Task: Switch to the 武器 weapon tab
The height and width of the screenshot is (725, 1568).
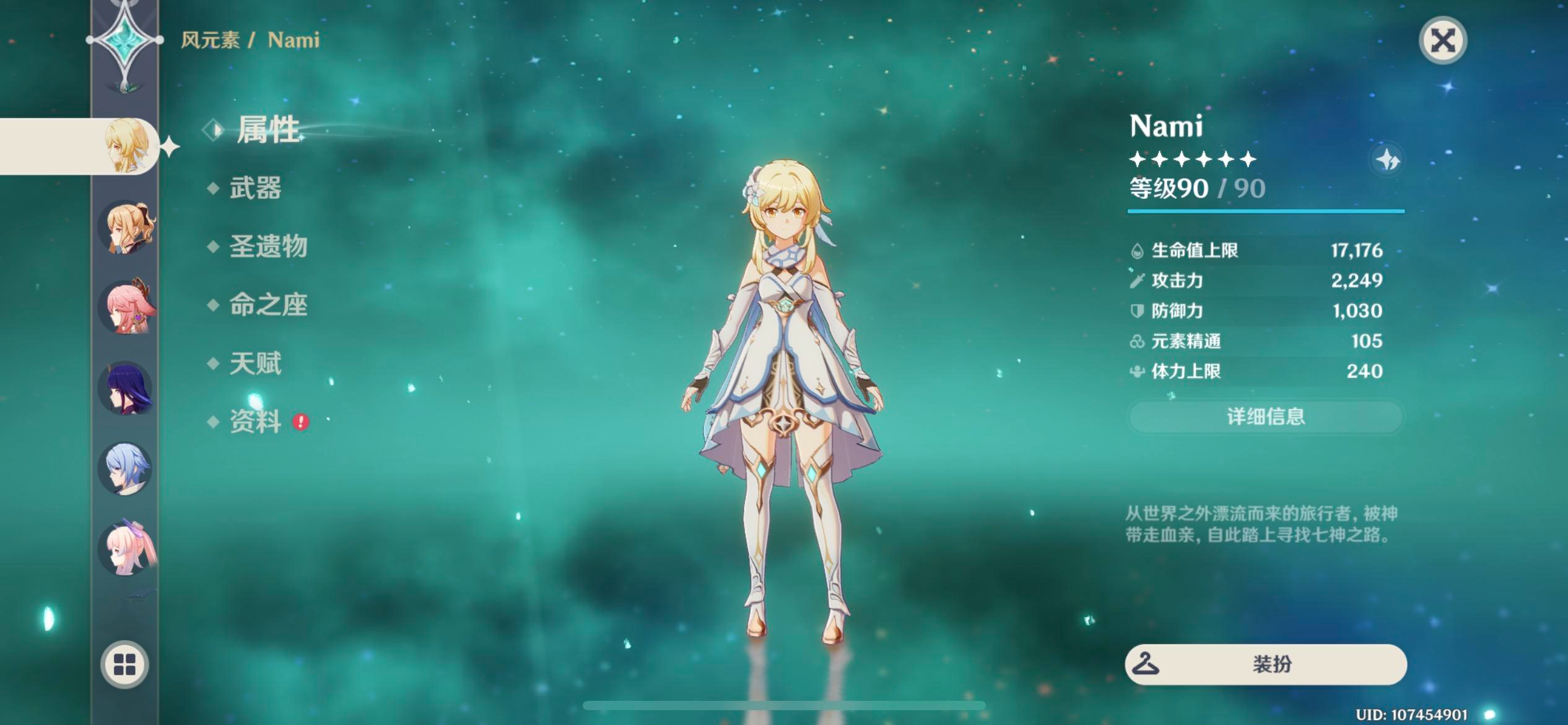Action: point(255,188)
